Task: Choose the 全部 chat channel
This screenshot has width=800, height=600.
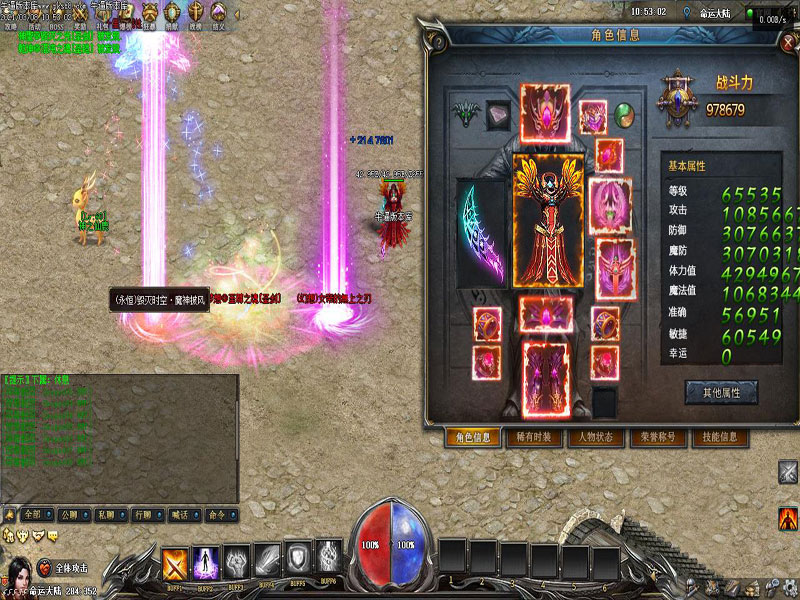Action: [35, 514]
